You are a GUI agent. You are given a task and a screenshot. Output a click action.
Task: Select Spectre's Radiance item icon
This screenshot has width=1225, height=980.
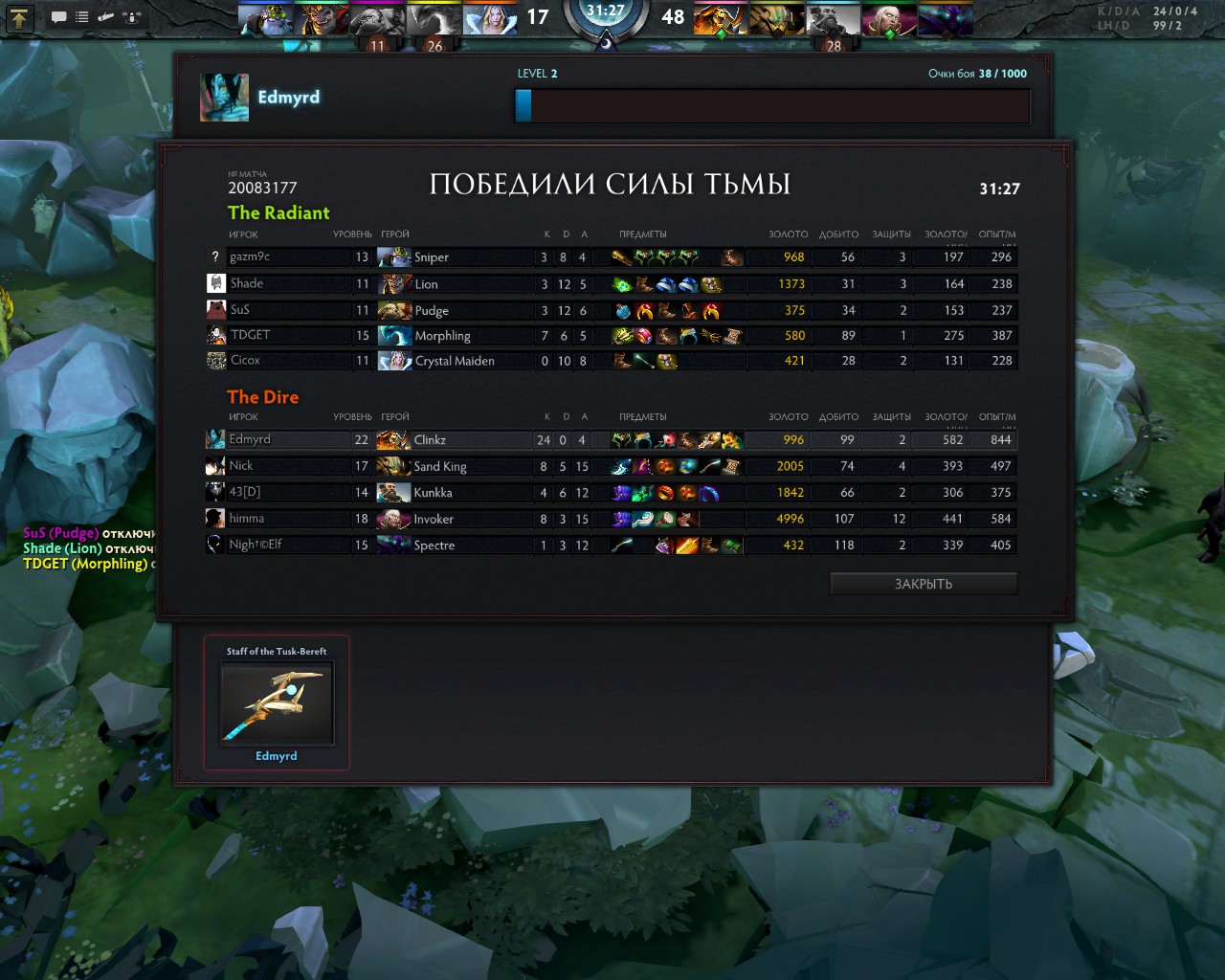(686, 546)
